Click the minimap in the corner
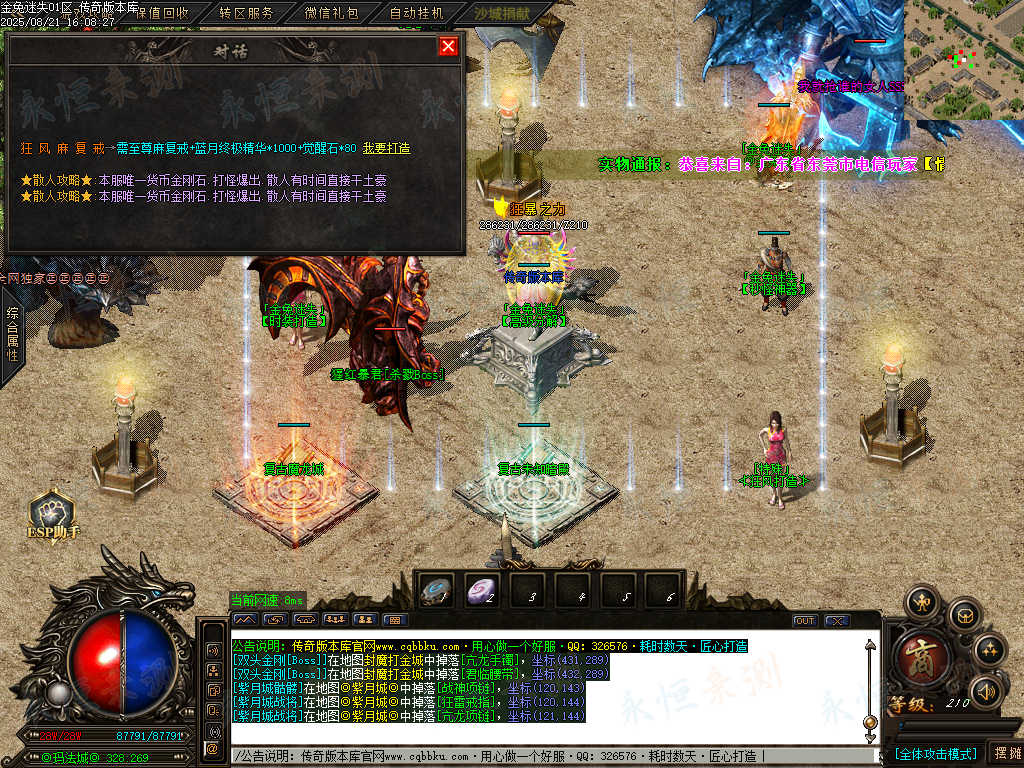 963,60
